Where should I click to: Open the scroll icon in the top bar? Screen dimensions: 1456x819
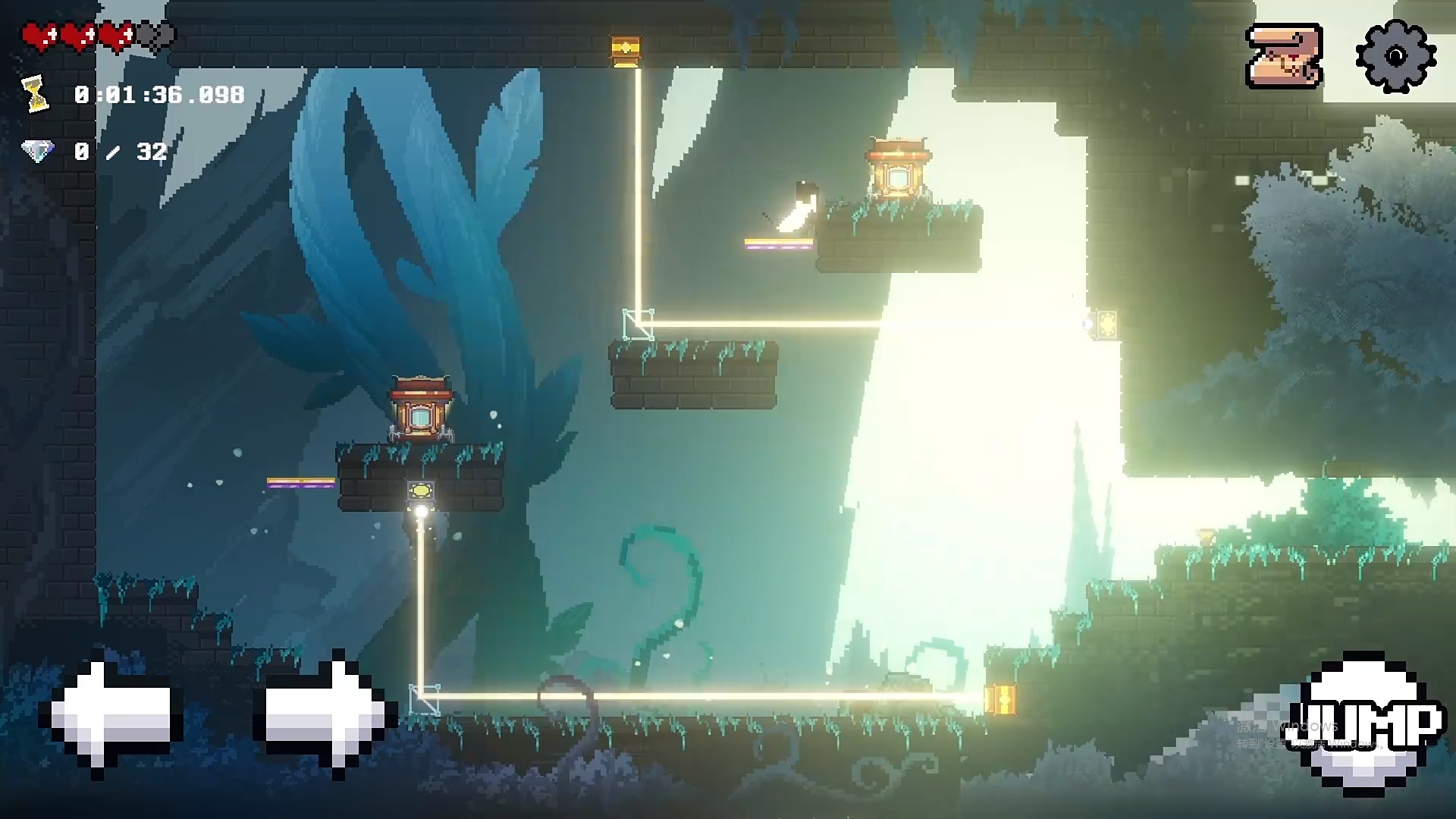coord(1284,56)
